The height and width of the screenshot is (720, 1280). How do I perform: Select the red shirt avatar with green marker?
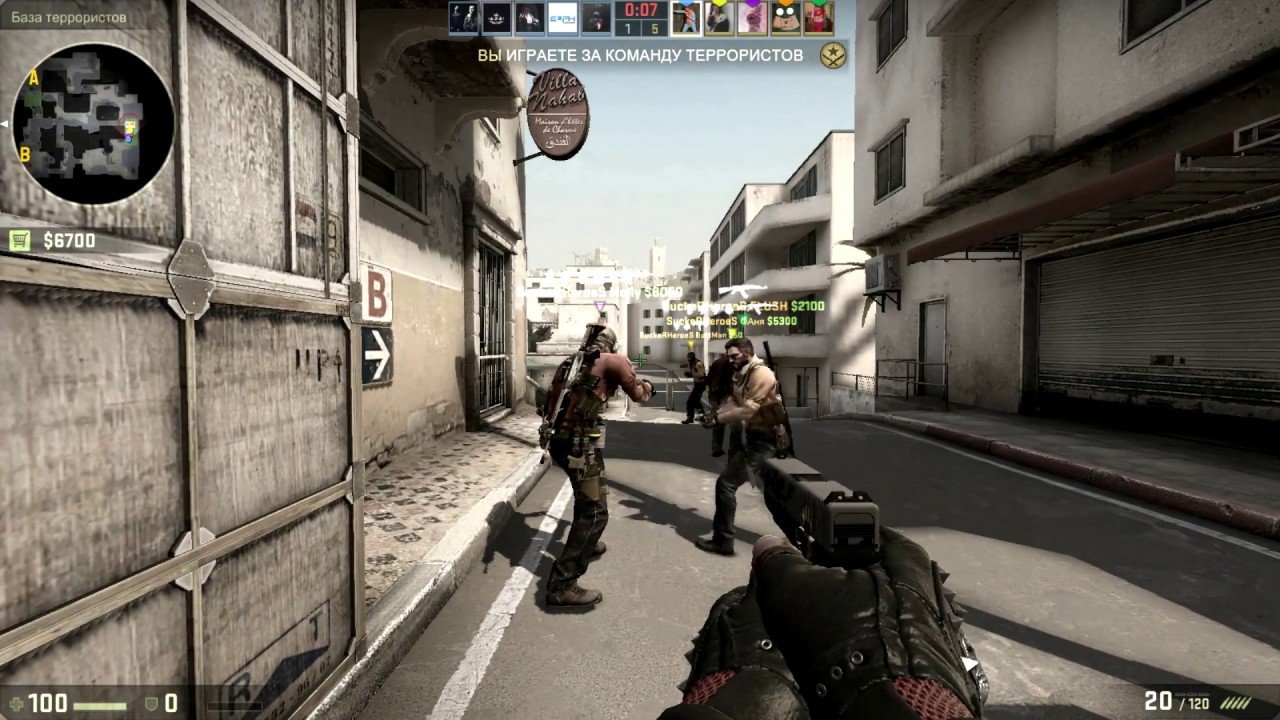point(818,17)
